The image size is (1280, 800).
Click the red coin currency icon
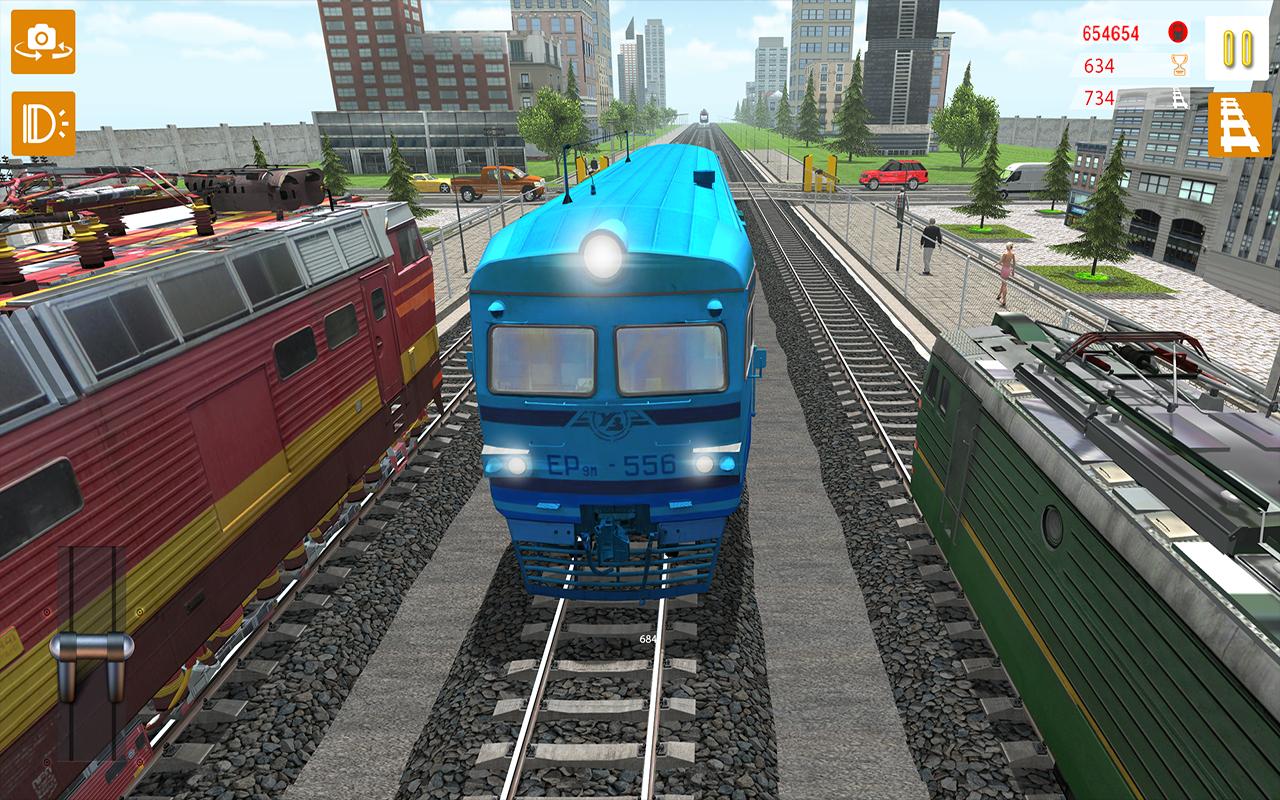coord(1176,32)
